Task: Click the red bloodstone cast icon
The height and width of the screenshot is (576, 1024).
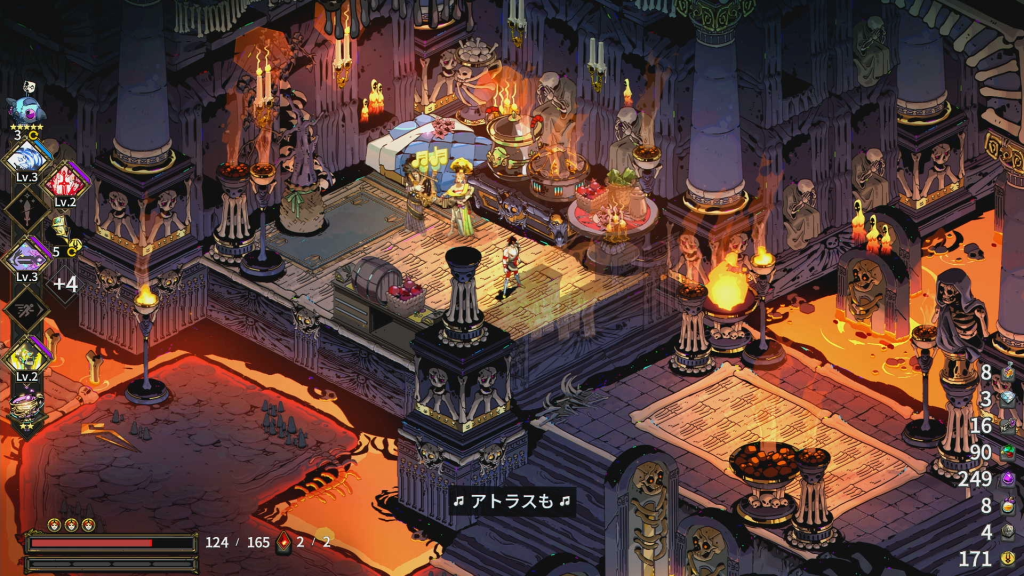Action: pyautogui.click(x=284, y=542)
